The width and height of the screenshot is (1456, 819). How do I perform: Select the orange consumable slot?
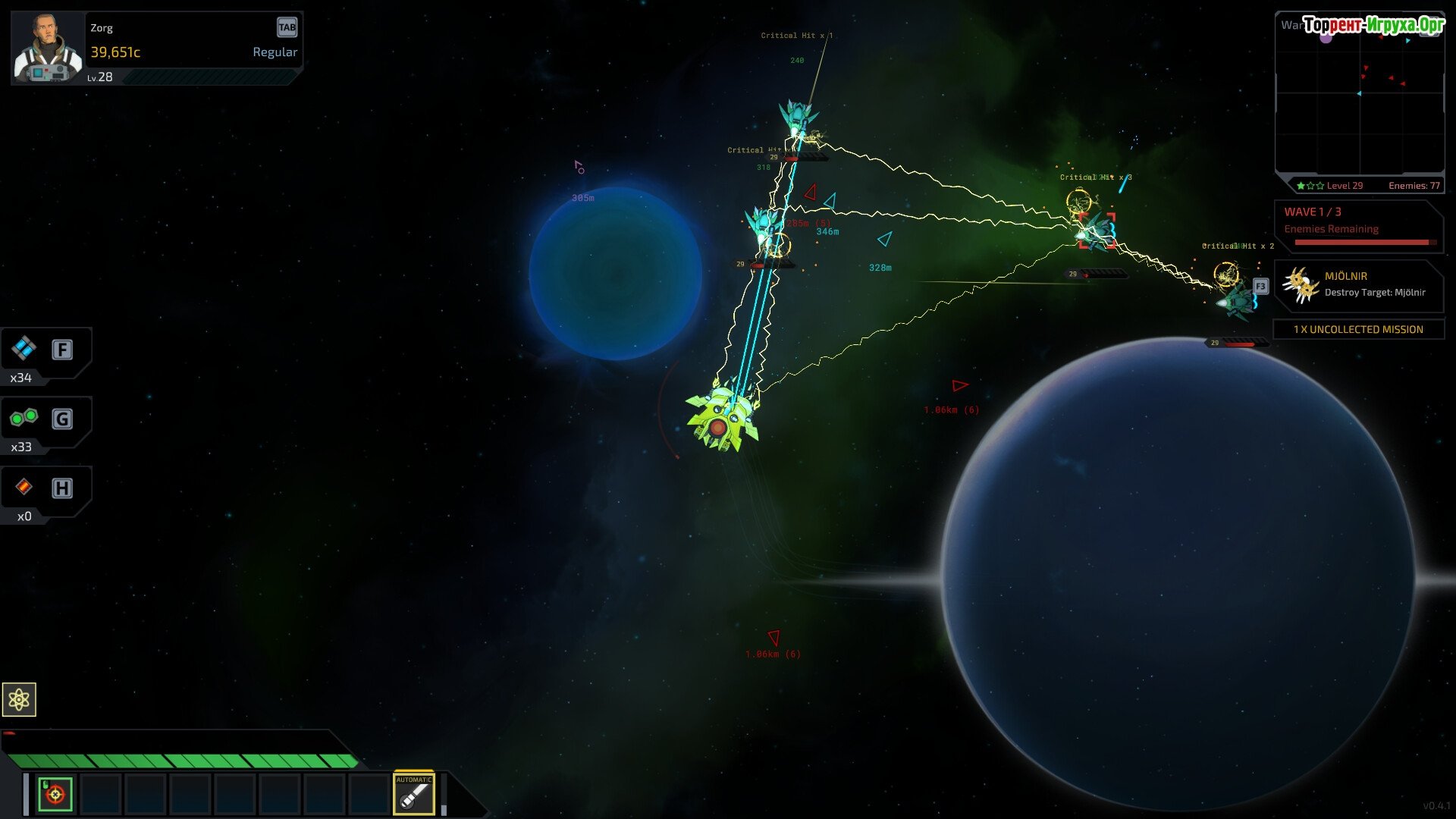[24, 487]
